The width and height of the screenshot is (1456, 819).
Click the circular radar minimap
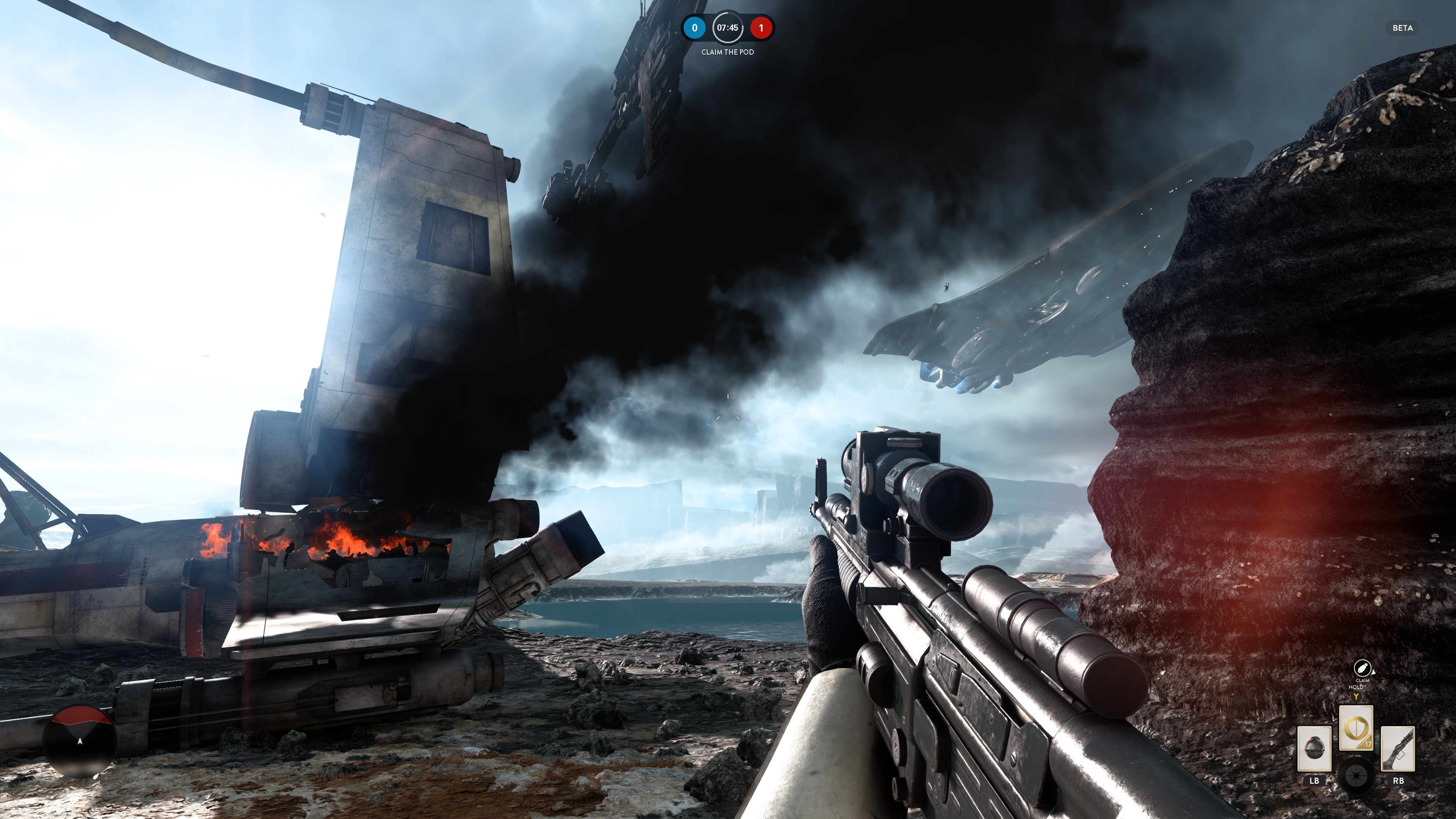[80, 741]
